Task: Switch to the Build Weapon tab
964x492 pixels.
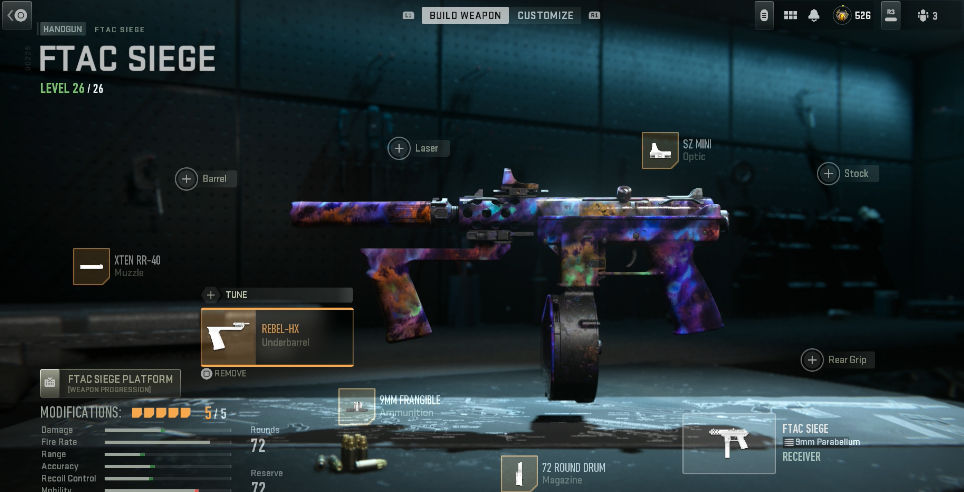Action: click(465, 15)
